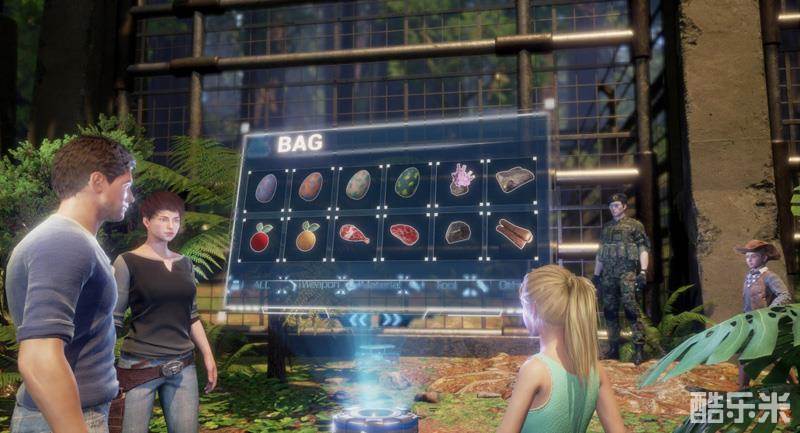Pick the meat drumstick item
Image resolution: width=800 pixels, height=433 pixels.
pos(354,235)
